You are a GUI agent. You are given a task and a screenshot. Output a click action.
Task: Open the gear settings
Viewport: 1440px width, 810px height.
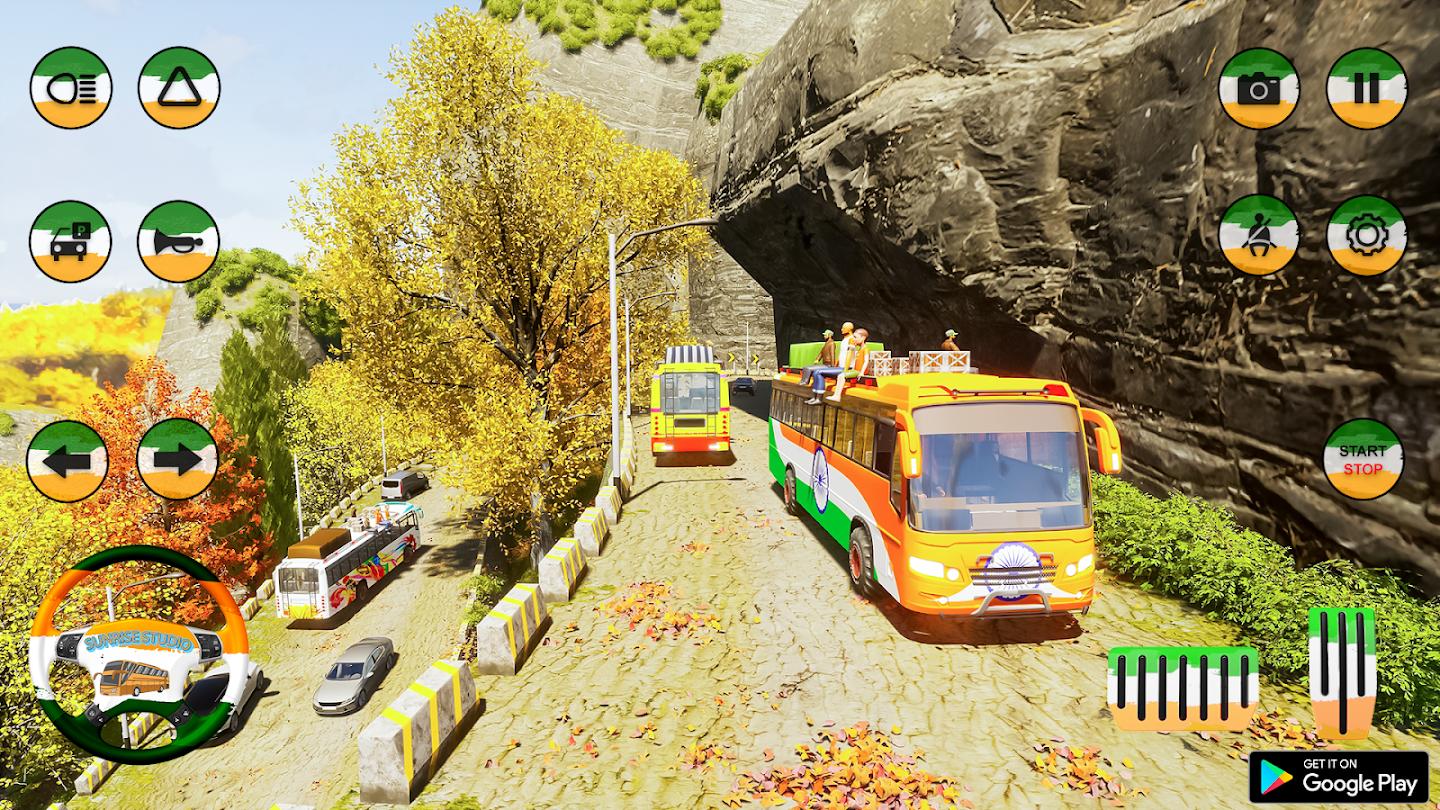tap(1367, 235)
